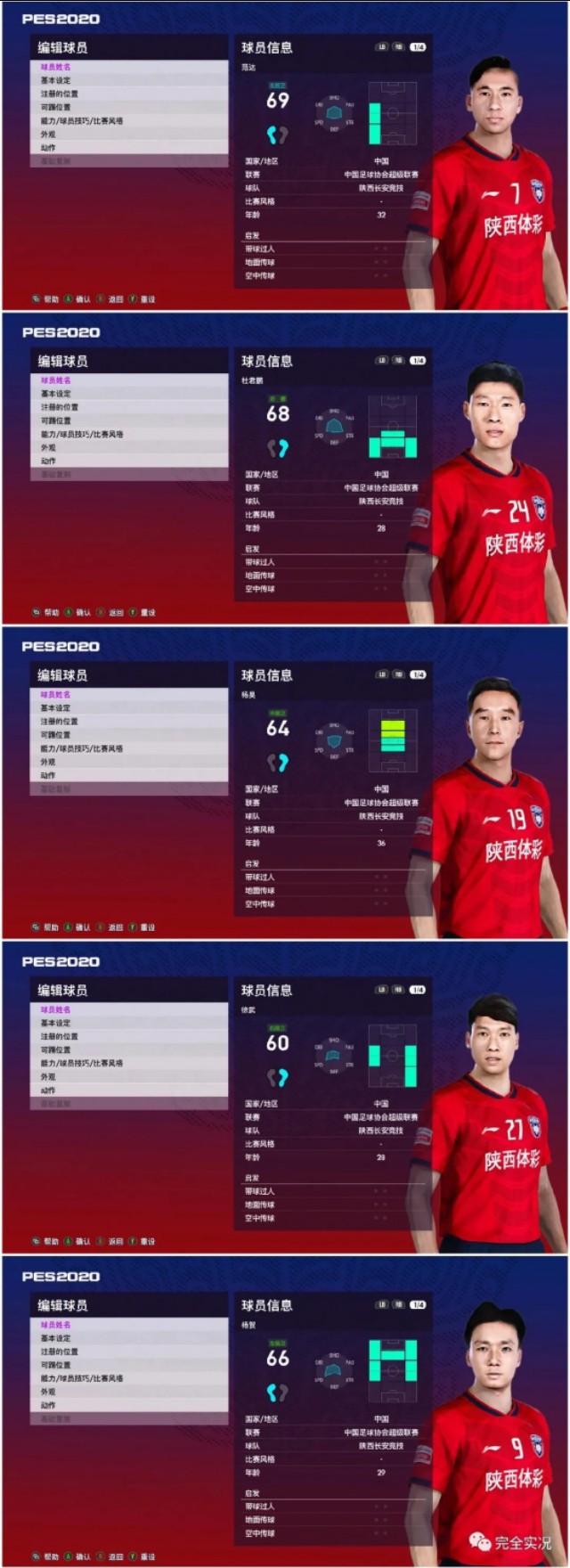570x1568 pixels.
Task: Open 外观 for the number 9 player
Action: click(x=48, y=1392)
